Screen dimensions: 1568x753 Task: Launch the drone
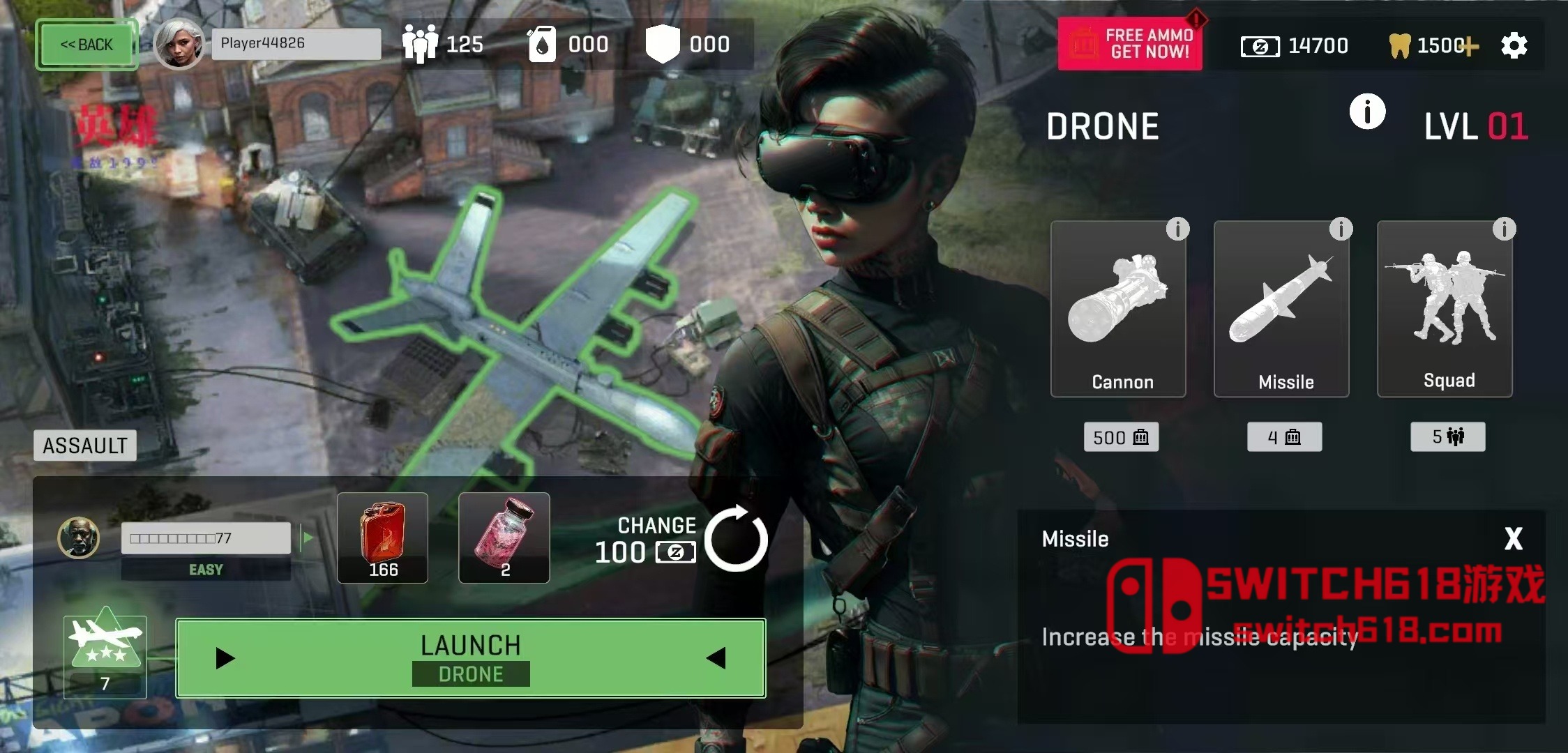click(x=471, y=658)
